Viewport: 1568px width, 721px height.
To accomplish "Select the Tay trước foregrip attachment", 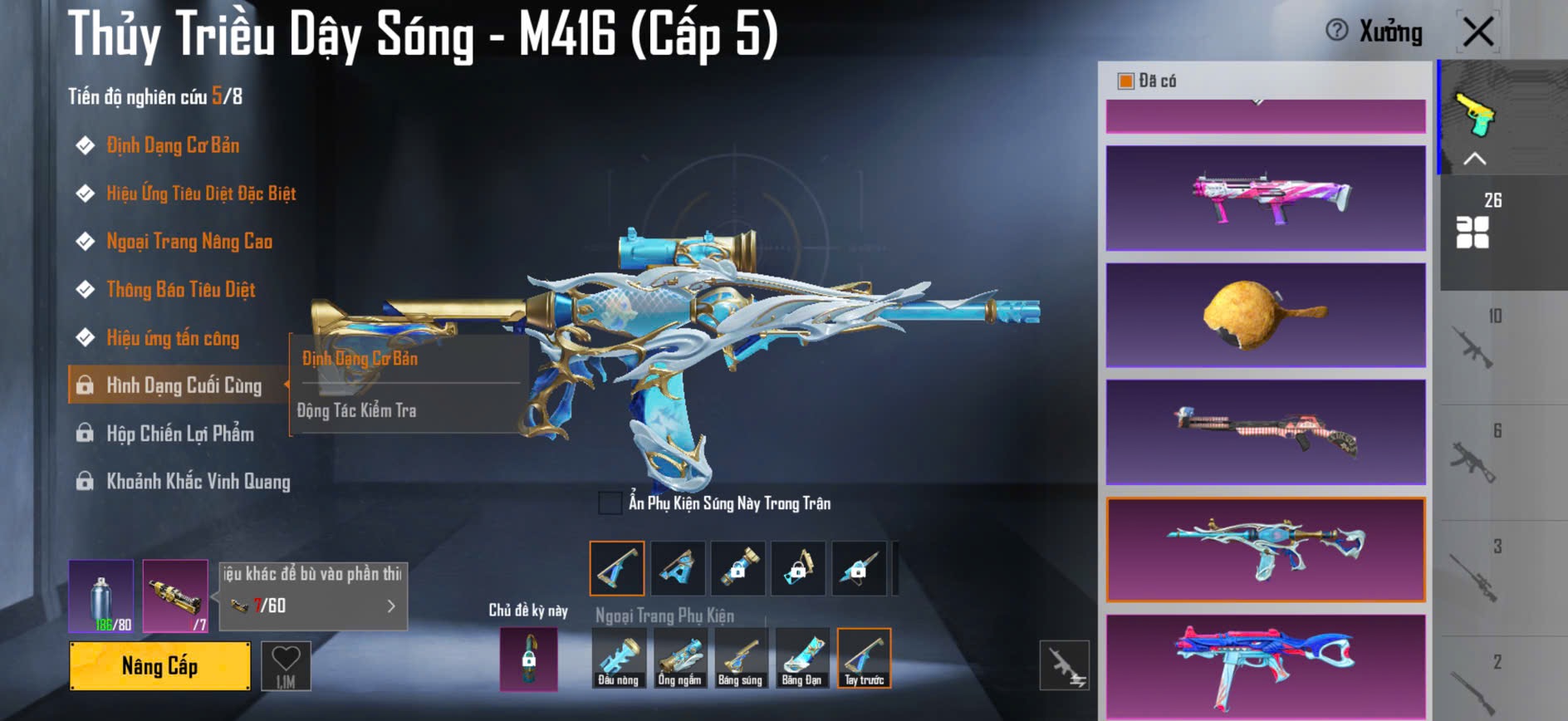I will (864, 658).
